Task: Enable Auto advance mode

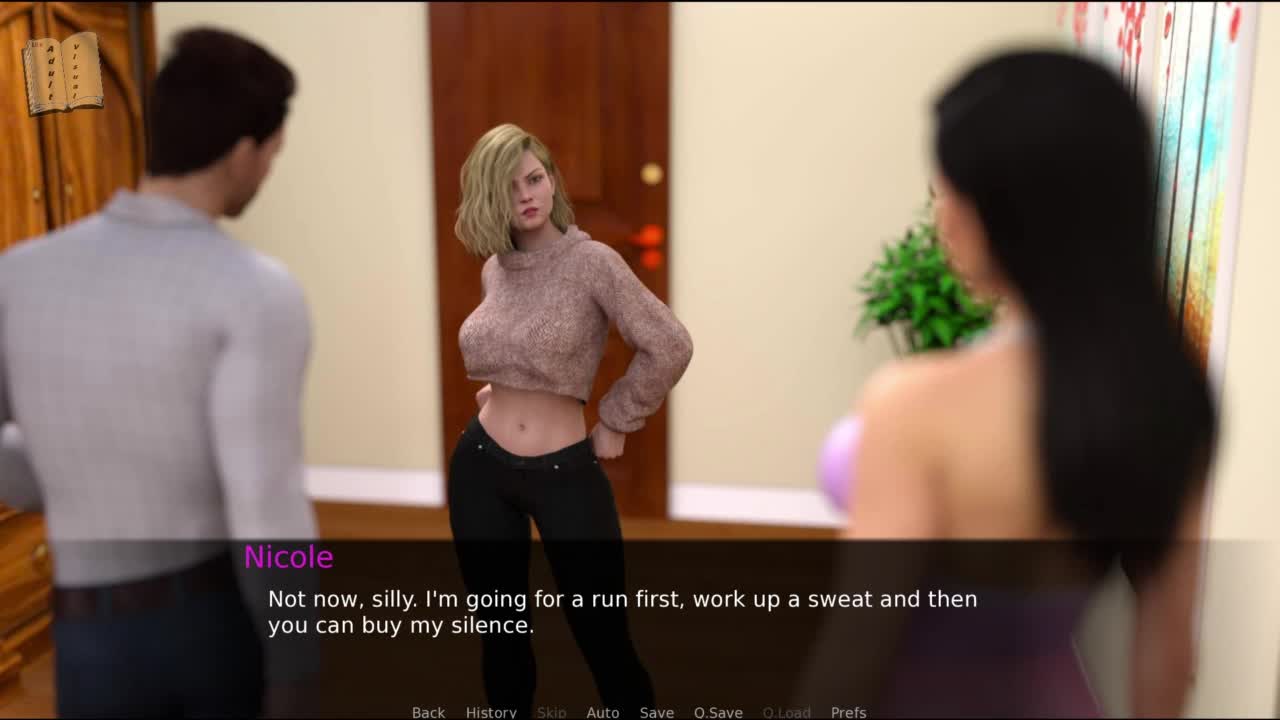Action: pyautogui.click(x=602, y=712)
